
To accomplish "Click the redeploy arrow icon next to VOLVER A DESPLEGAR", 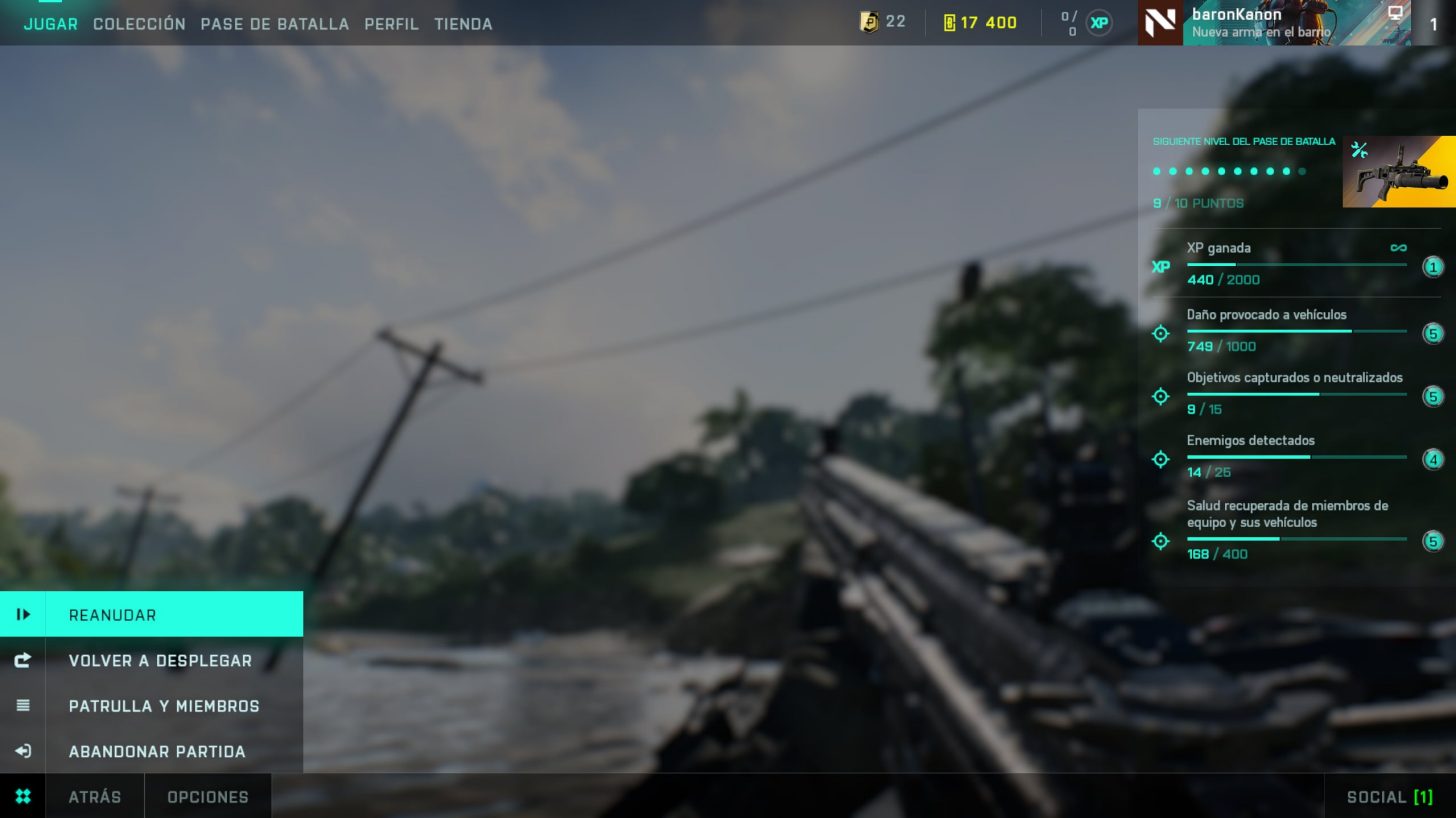I will [24, 660].
